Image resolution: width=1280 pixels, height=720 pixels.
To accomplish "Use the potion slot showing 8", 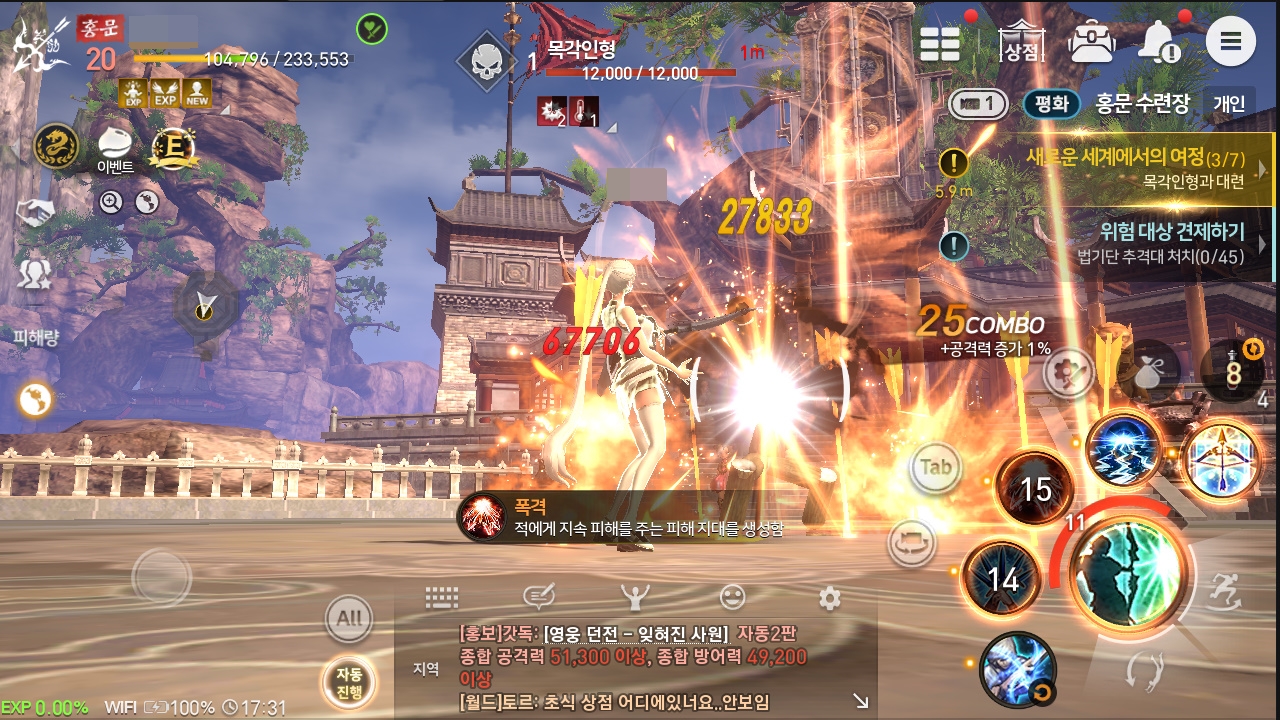I will click(1232, 372).
